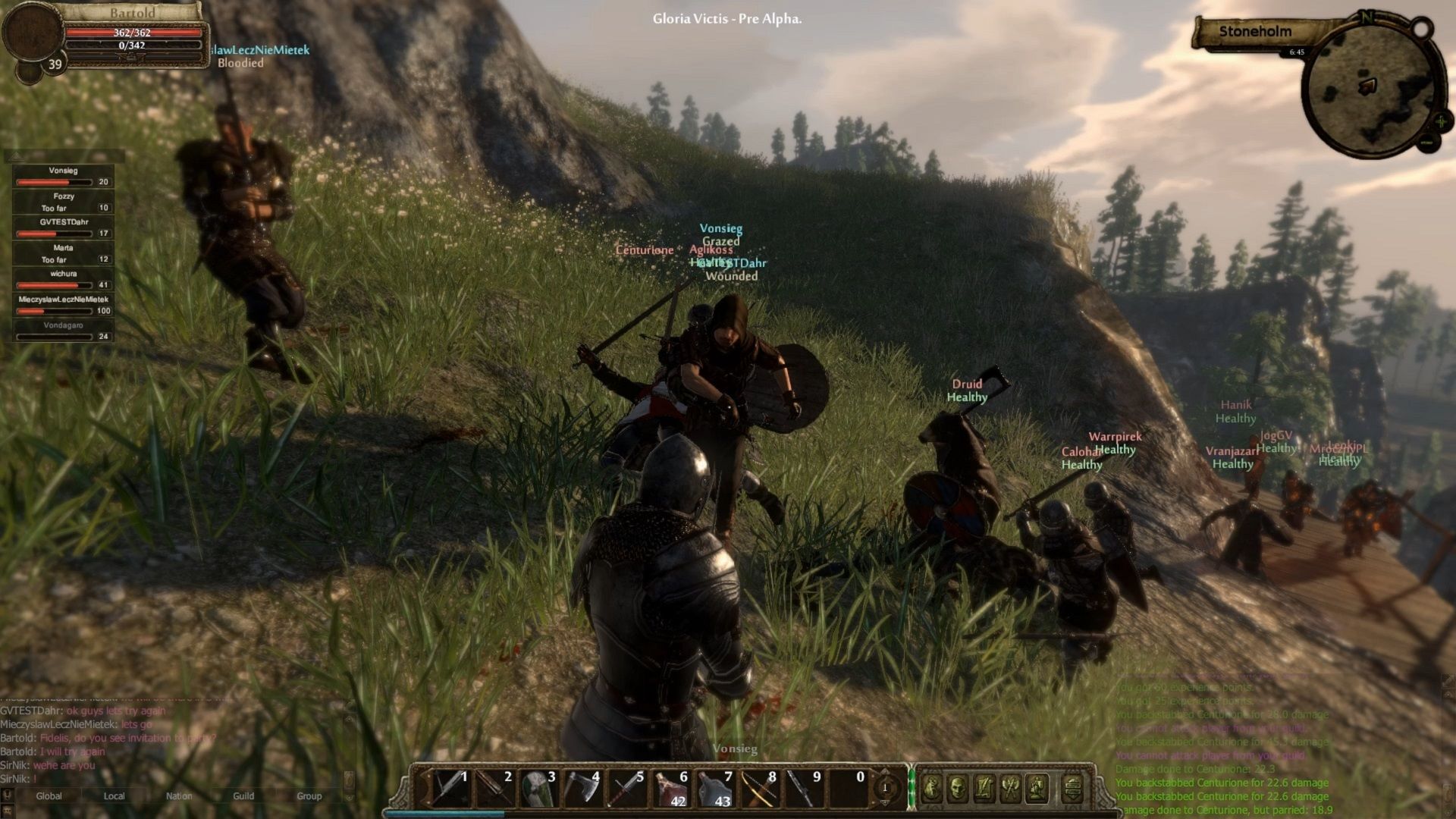
Task: Open the Nation chat tab
Action: click(179, 796)
